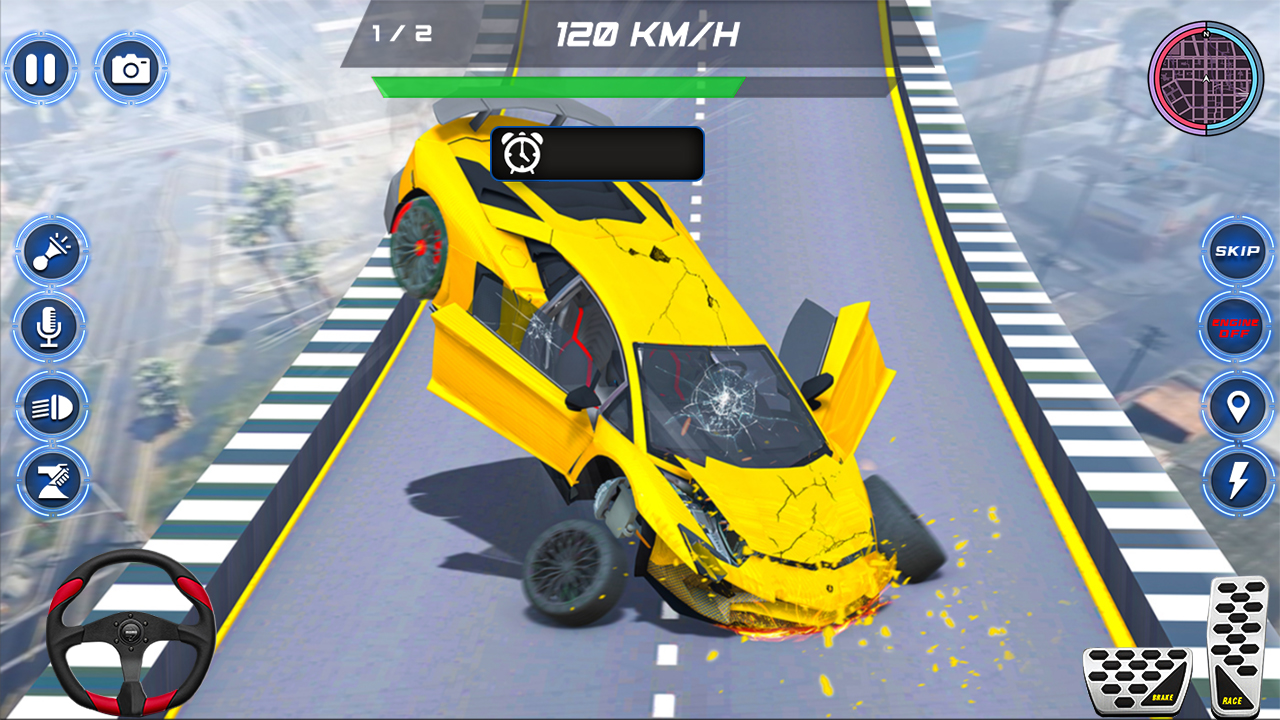
Task: Expand the speed indicator showing 120 KM/H
Action: 645,32
